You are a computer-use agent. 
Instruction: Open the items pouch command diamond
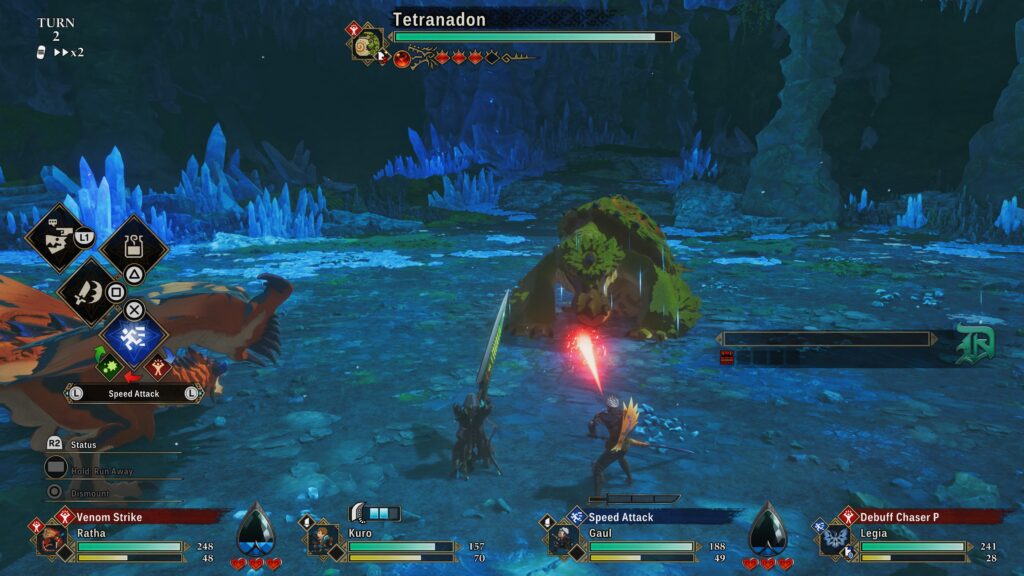click(x=133, y=246)
